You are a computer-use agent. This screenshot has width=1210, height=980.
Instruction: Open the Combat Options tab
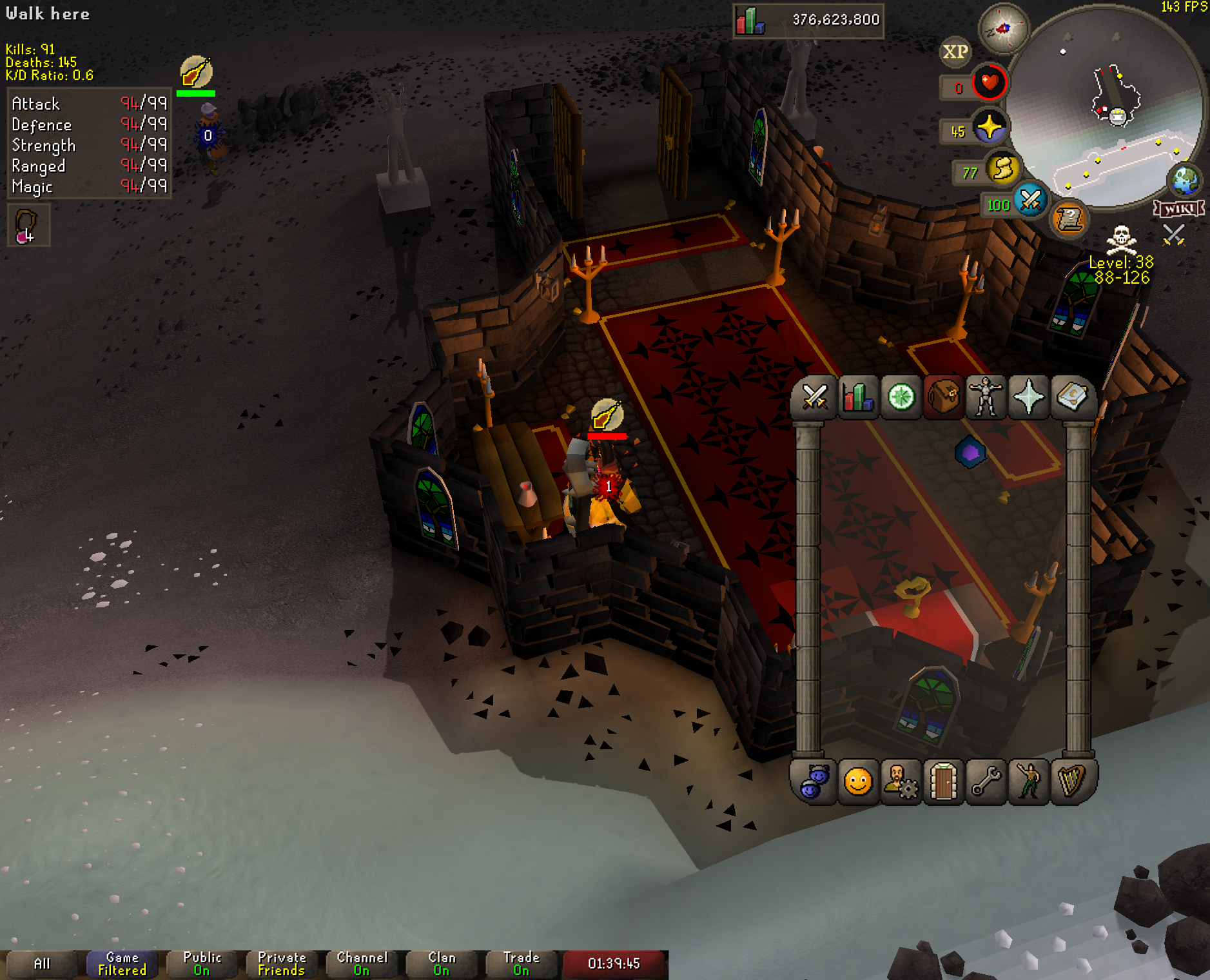(x=815, y=397)
